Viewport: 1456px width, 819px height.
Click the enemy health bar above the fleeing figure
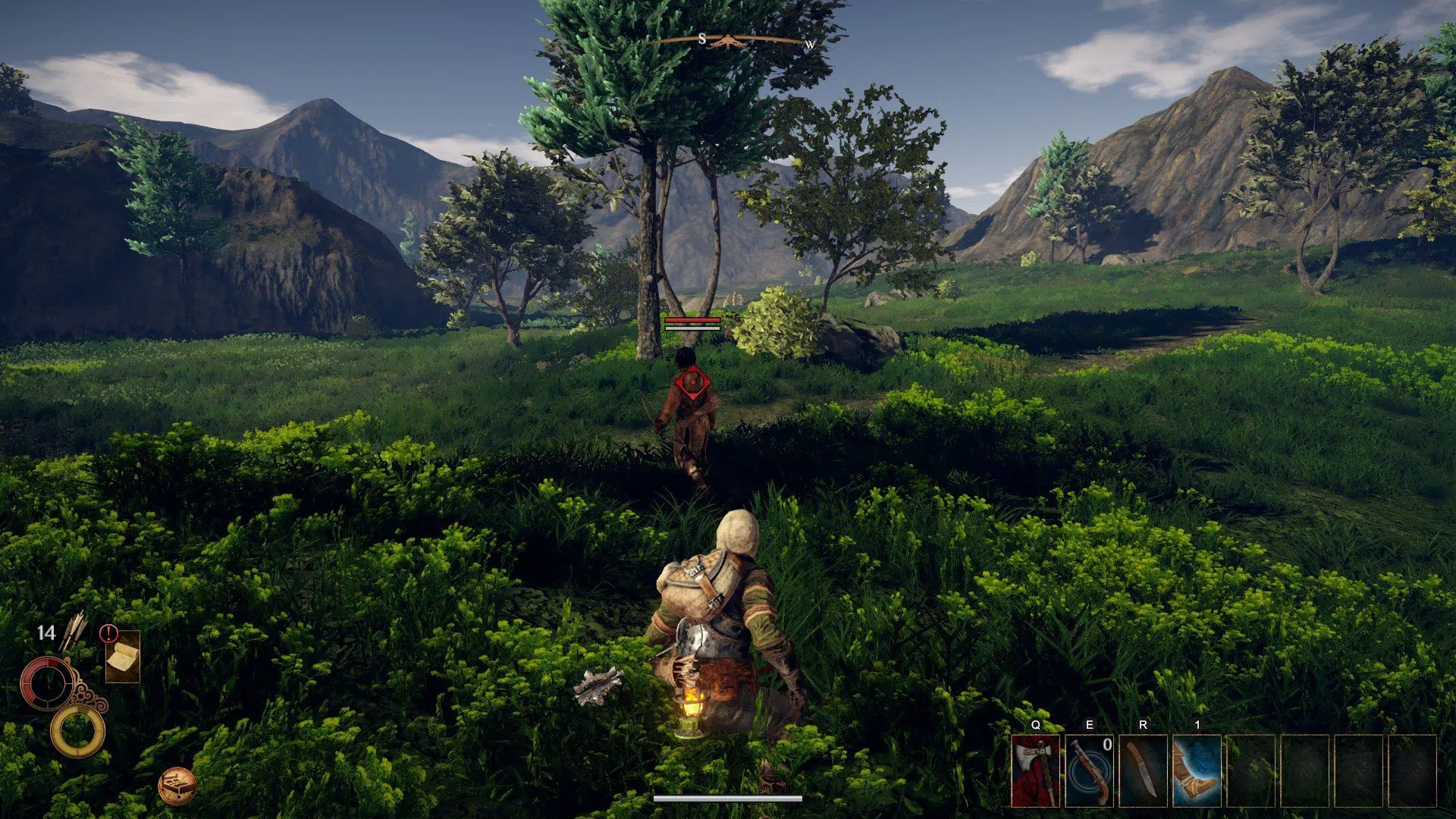point(692,322)
